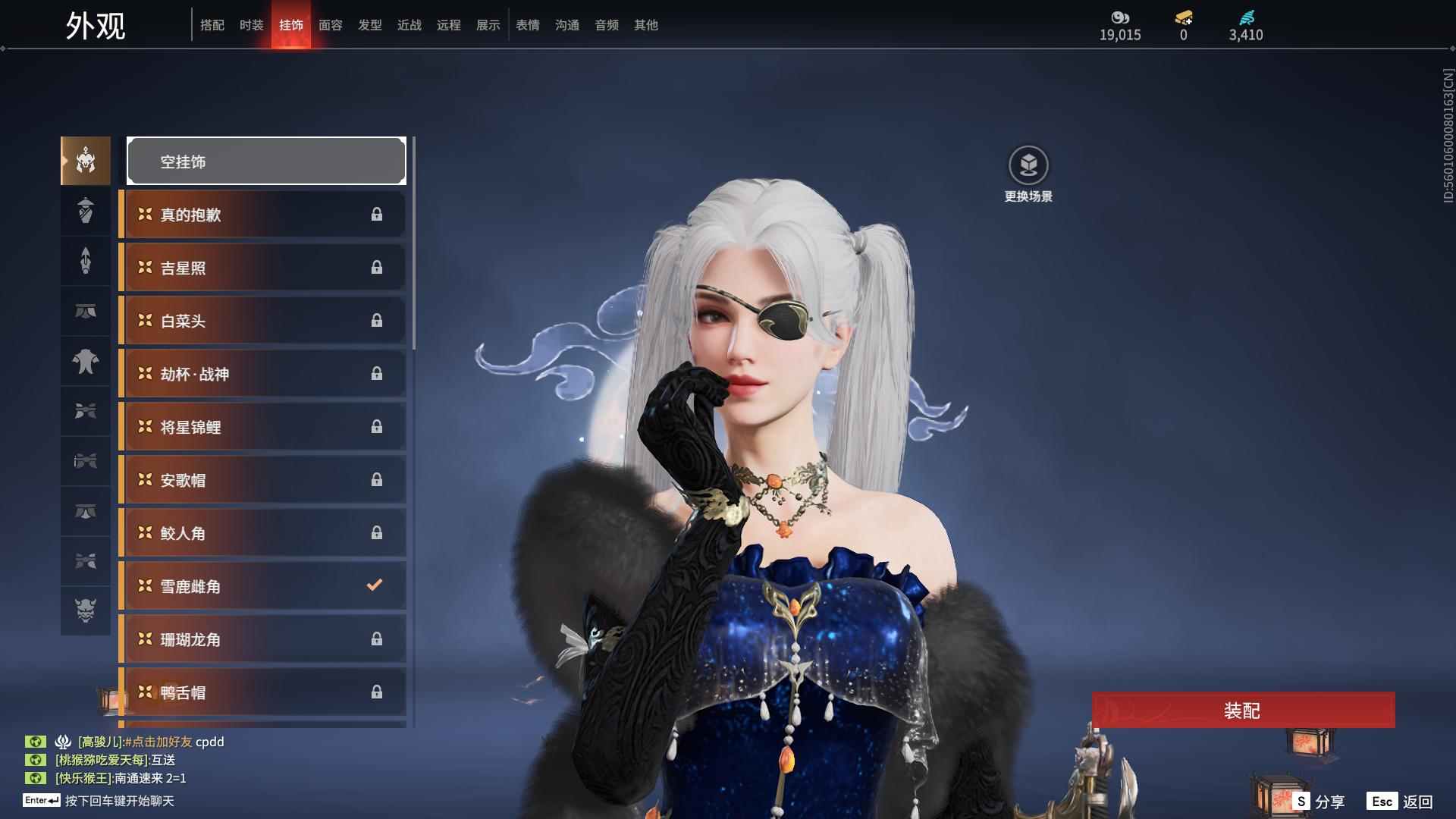
Task: Select the 空挂饰 empty accessory entry
Action: point(266,161)
